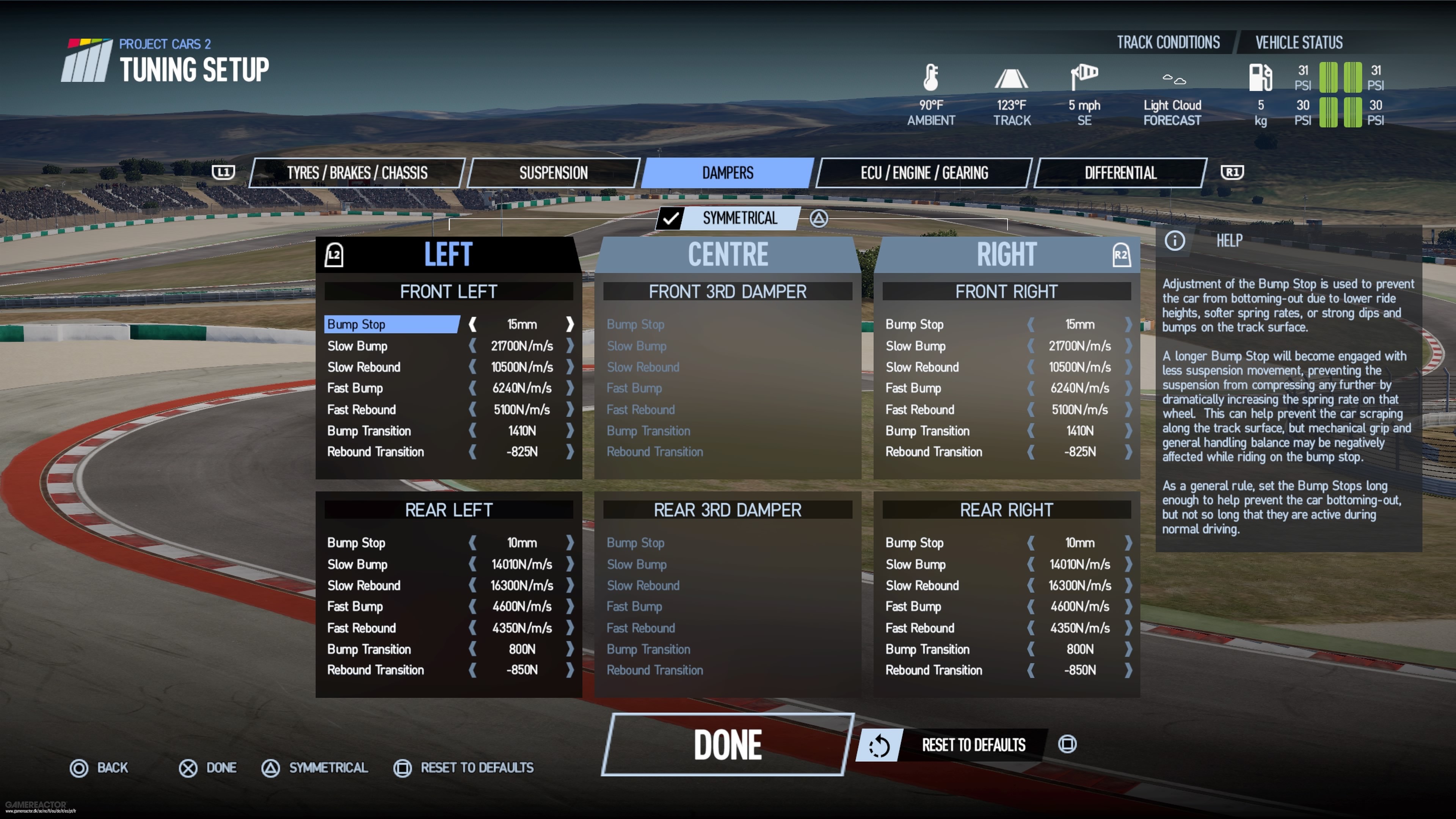1456x819 pixels.
Task: Increase Rear Right Bump Transition value
Action: pos(1128,650)
